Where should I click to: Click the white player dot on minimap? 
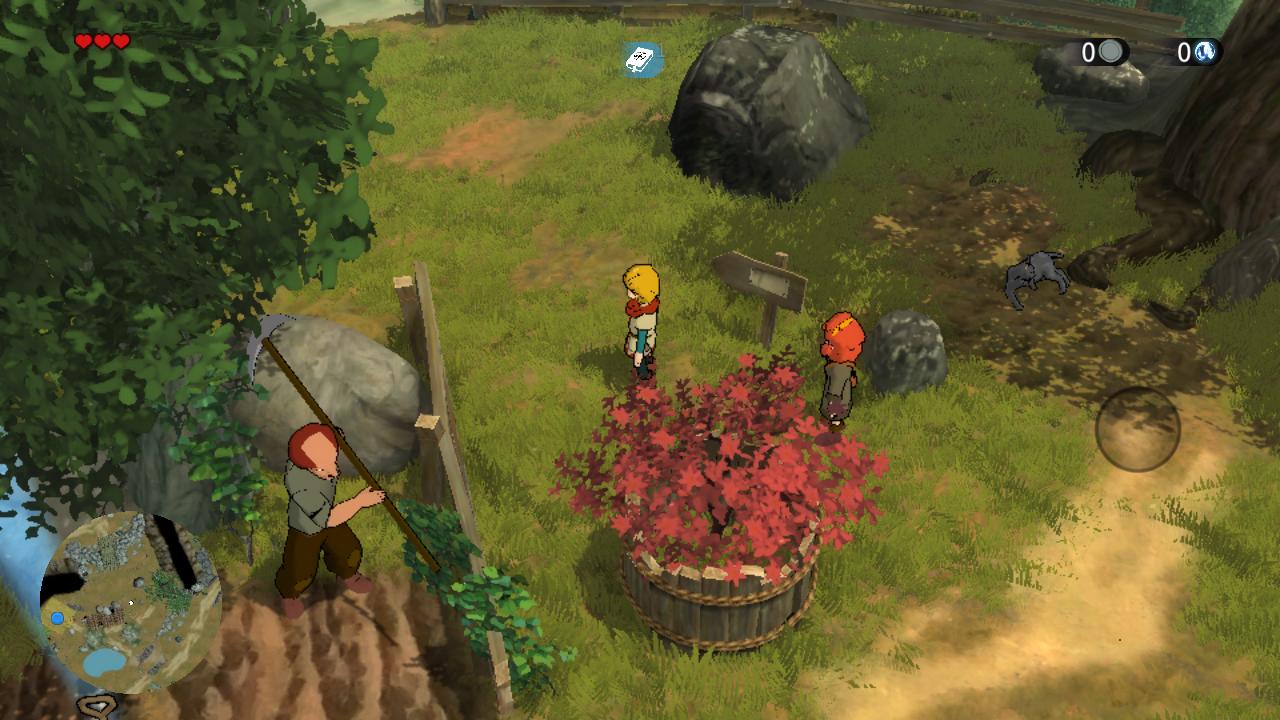tap(131, 602)
